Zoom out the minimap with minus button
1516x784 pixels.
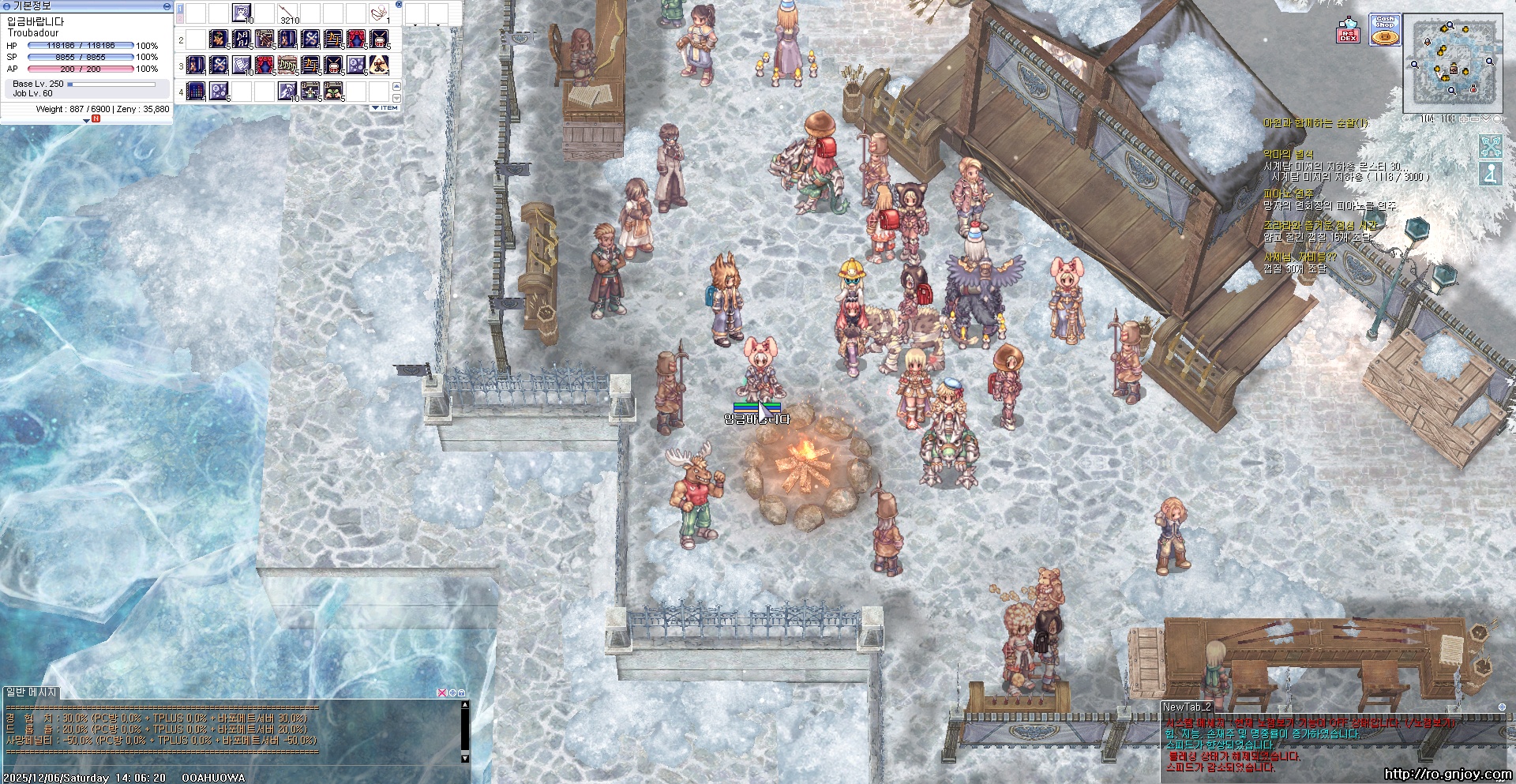pyautogui.click(x=1475, y=119)
